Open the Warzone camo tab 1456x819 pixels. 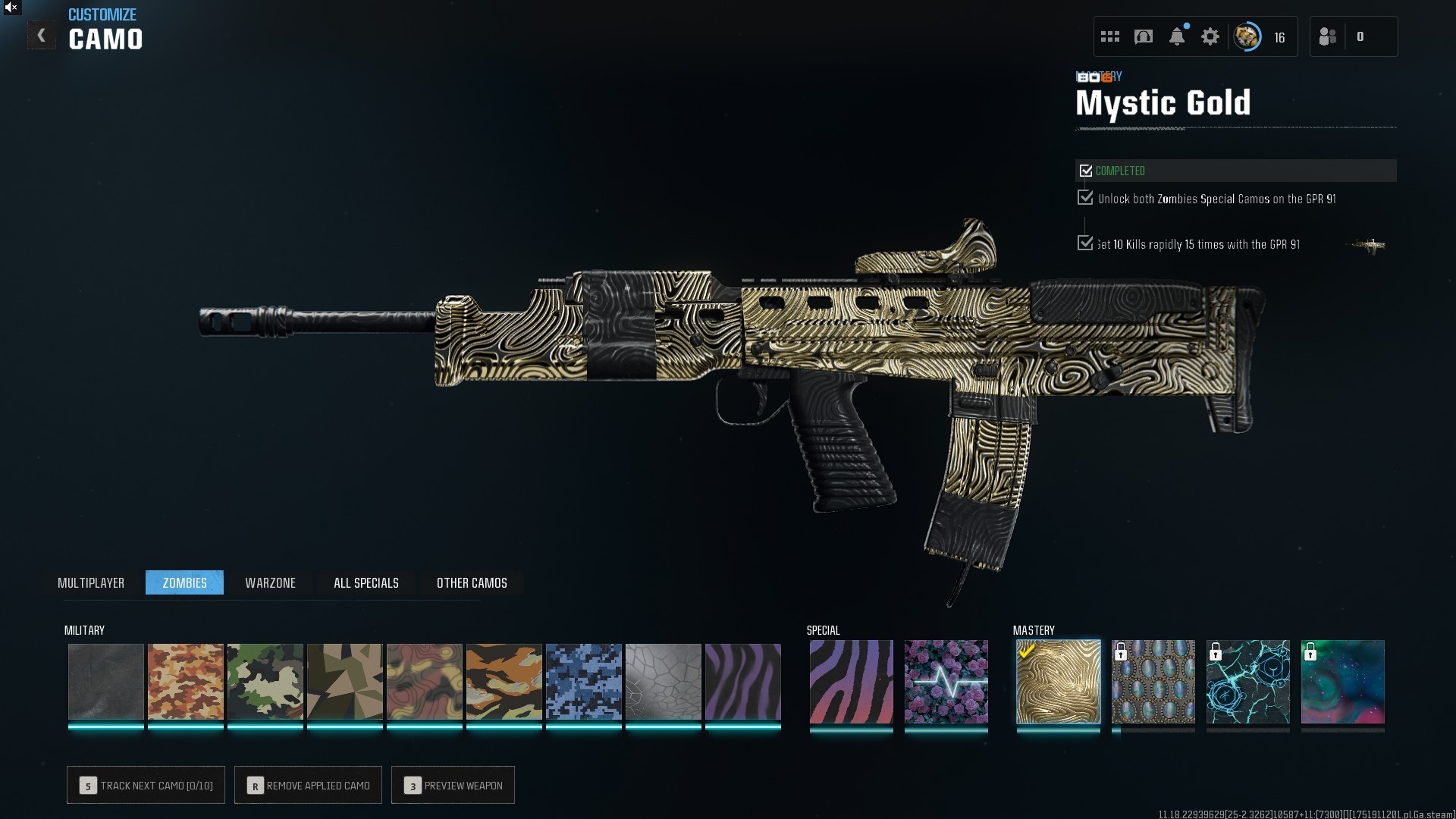pyautogui.click(x=270, y=582)
